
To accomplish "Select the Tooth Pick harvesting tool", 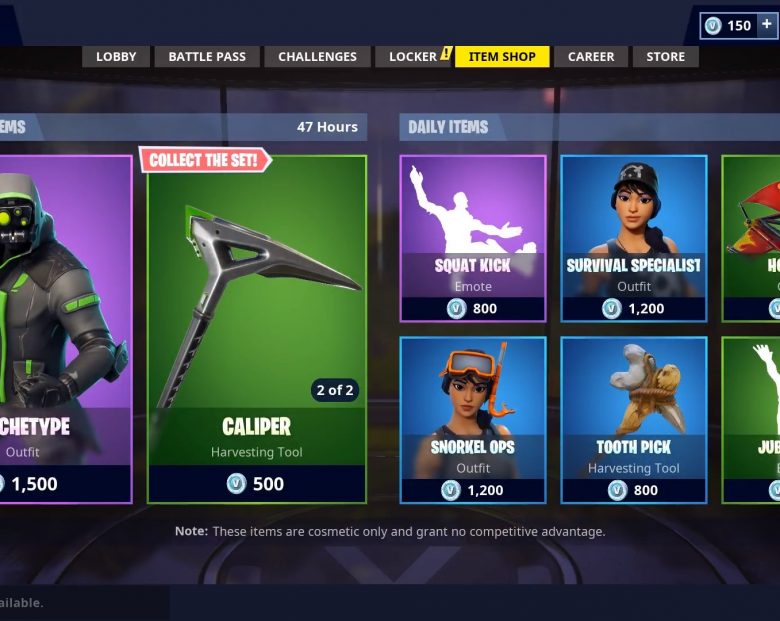I will point(634,420).
